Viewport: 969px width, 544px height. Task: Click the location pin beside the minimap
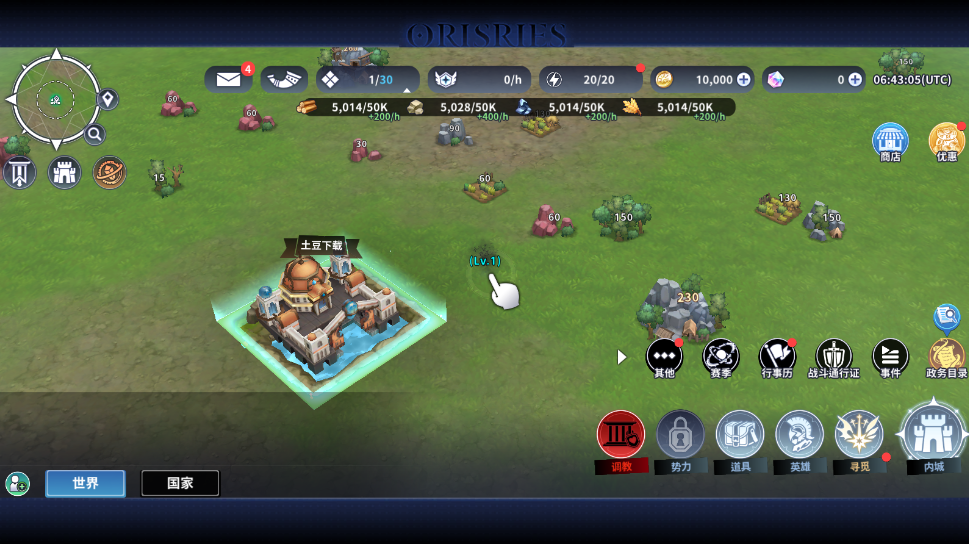point(108,99)
